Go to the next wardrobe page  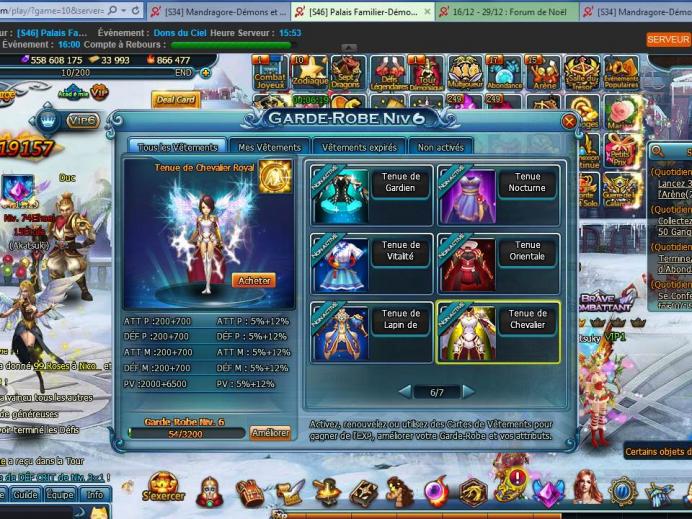[468, 392]
